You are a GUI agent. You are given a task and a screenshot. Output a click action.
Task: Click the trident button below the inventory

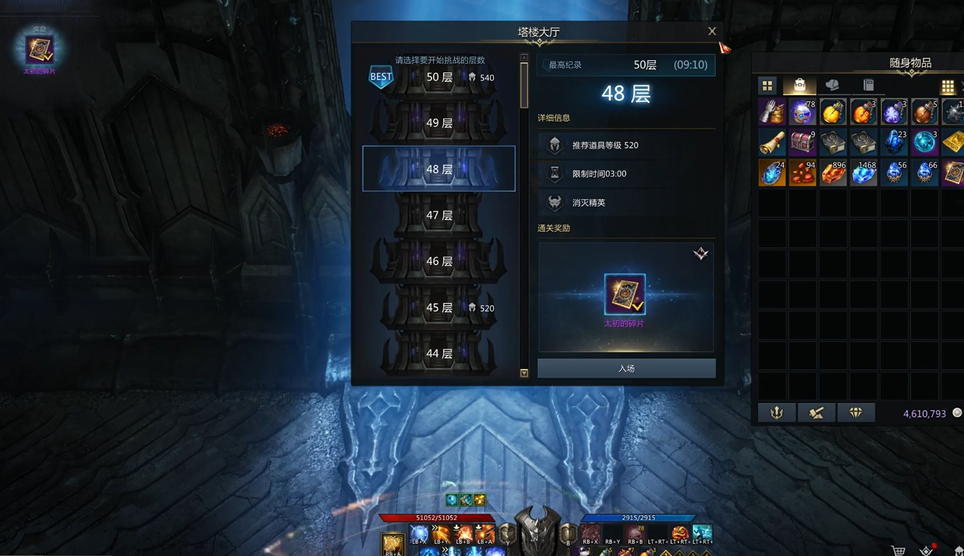(x=776, y=412)
